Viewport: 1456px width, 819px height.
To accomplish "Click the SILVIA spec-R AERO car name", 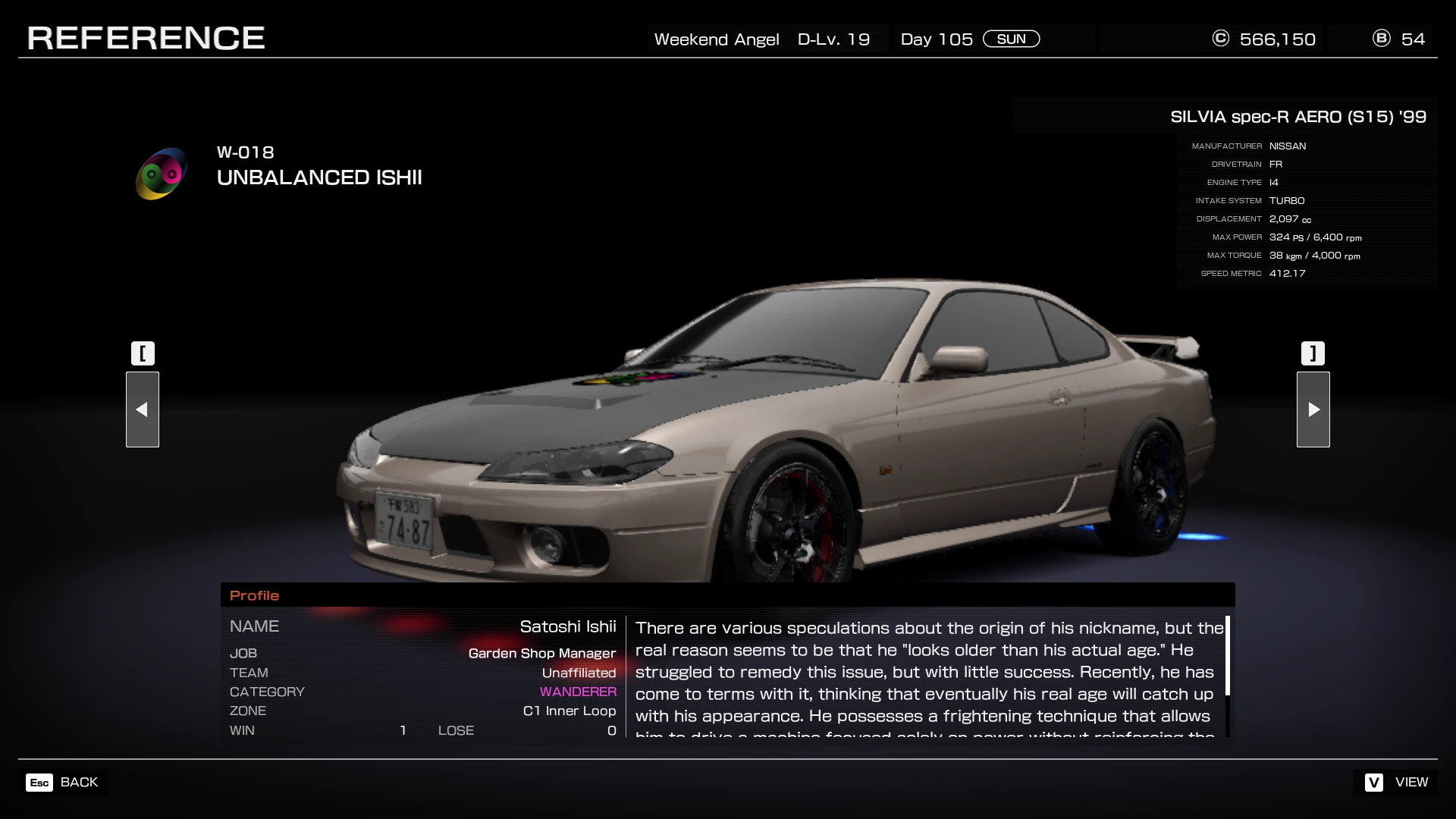I will coord(1298,117).
